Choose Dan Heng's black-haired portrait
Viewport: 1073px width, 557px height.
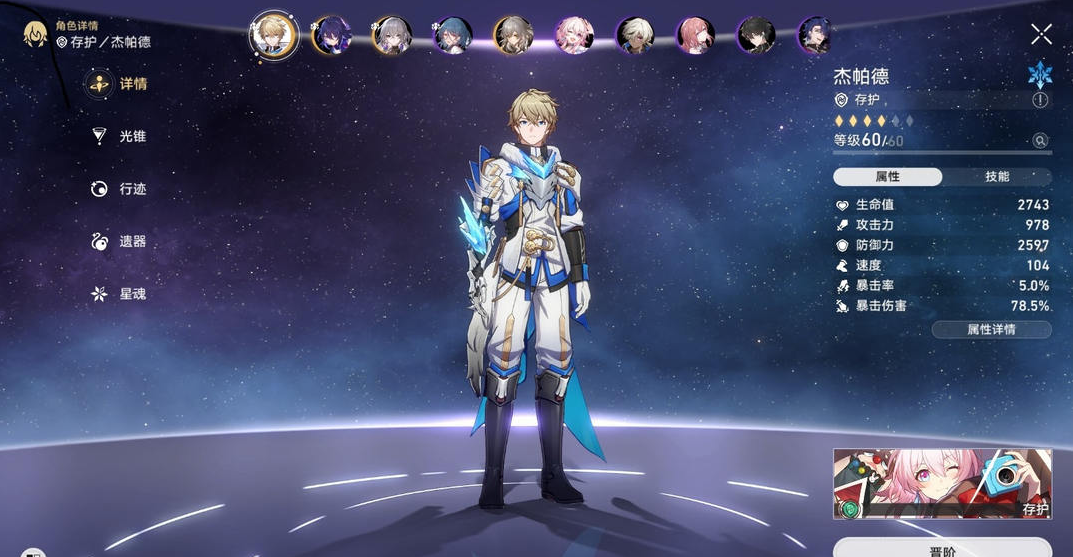[756, 35]
